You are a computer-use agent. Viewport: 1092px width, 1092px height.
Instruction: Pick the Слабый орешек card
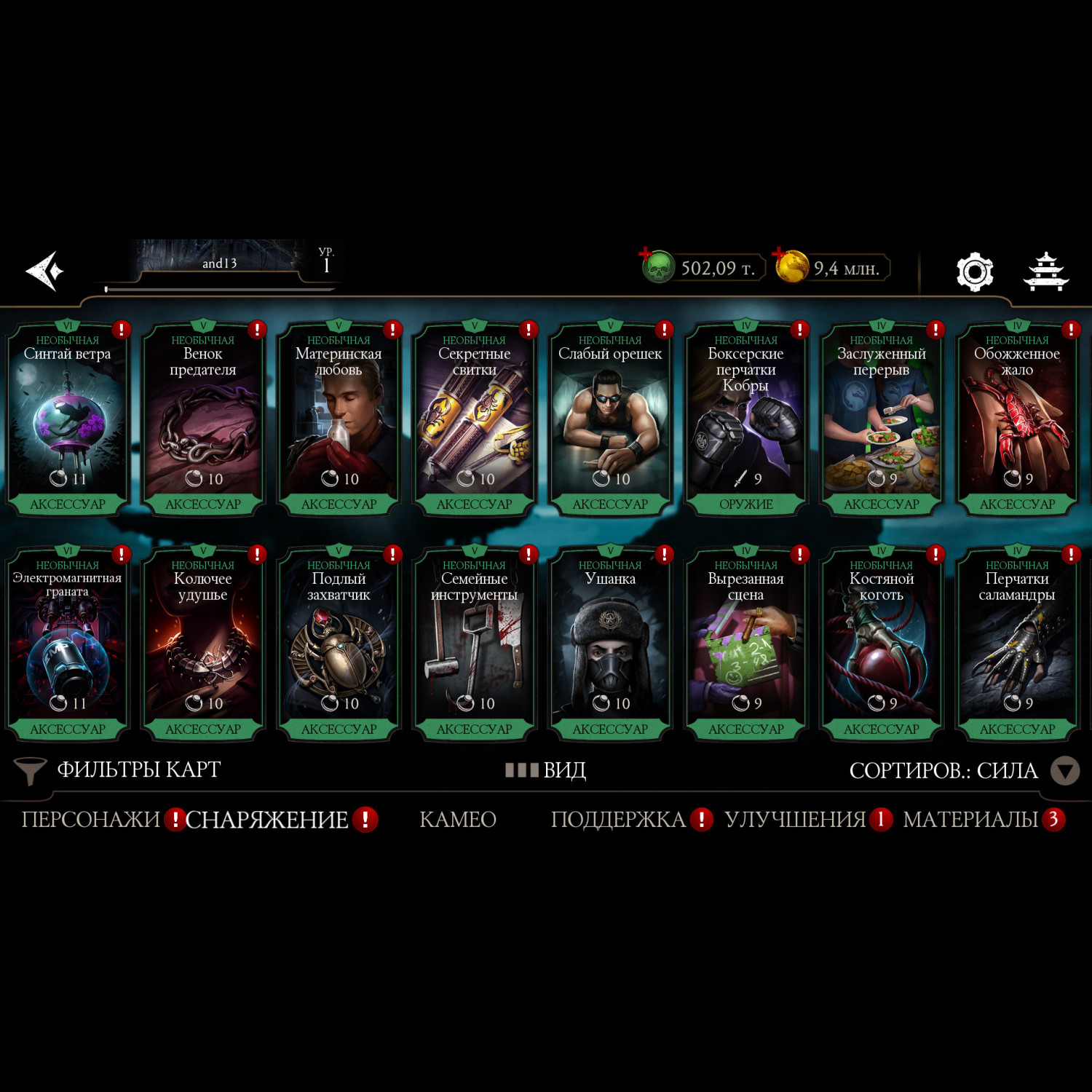point(610,419)
